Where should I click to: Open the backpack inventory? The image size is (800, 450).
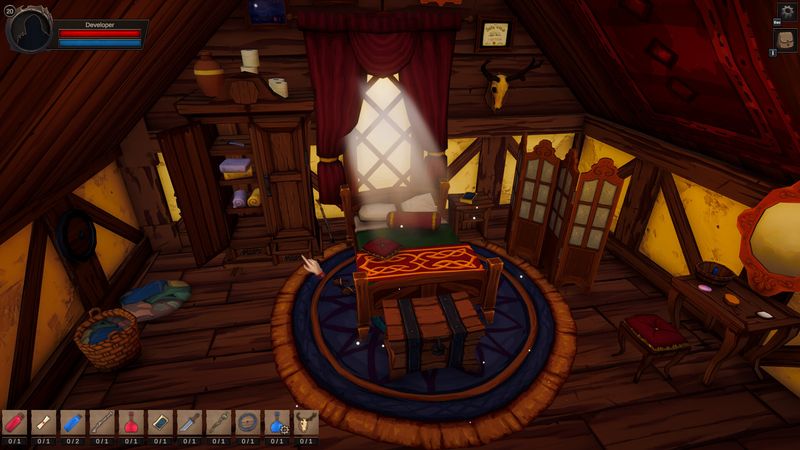[786, 40]
